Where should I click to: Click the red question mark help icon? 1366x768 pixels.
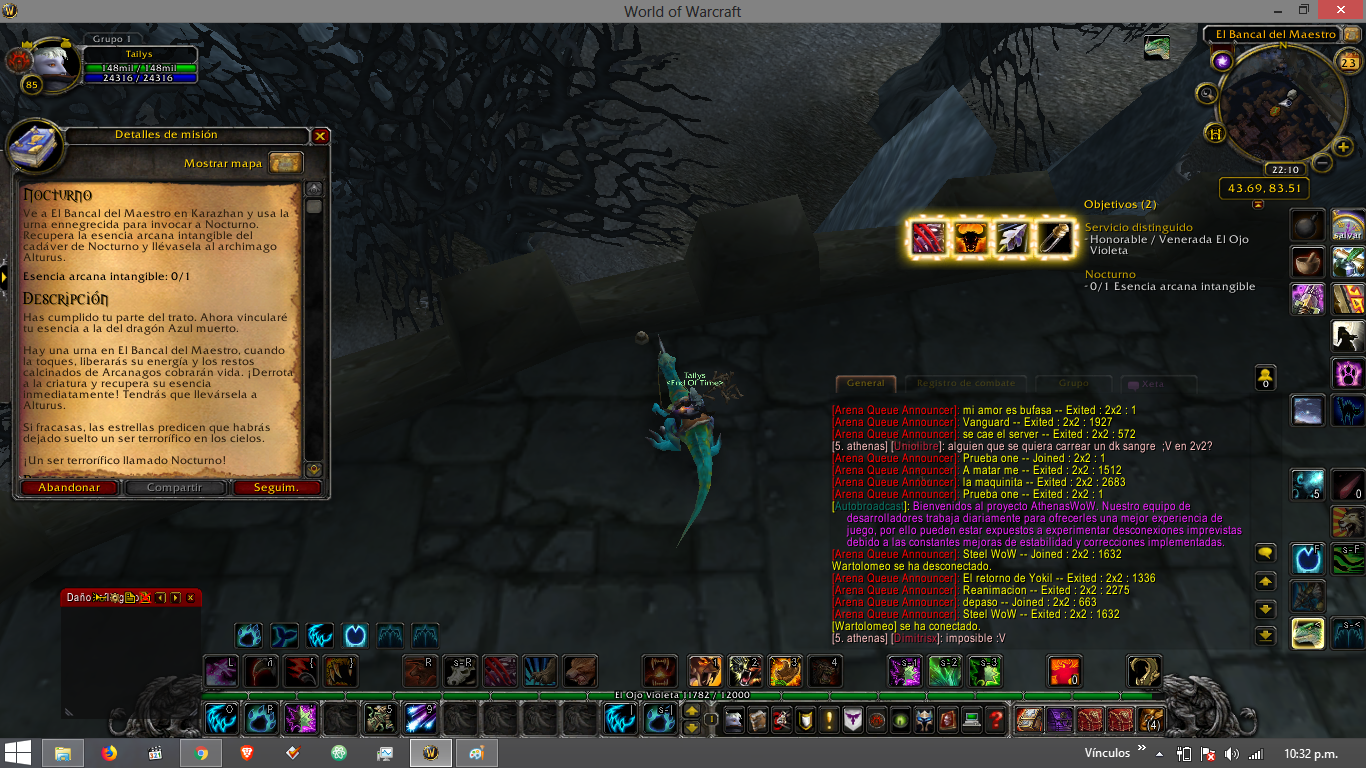998,719
